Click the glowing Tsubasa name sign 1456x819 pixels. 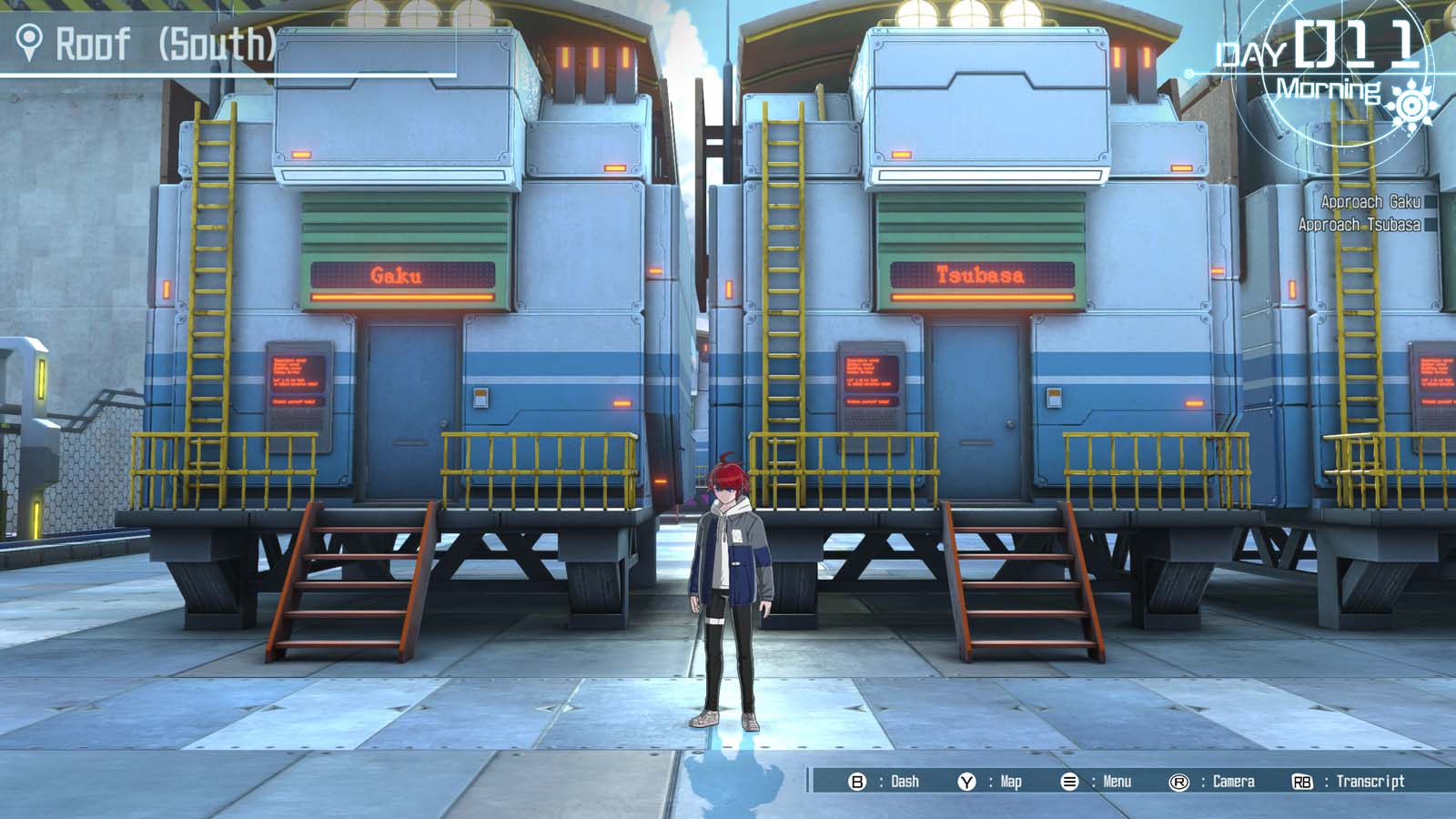[980, 275]
